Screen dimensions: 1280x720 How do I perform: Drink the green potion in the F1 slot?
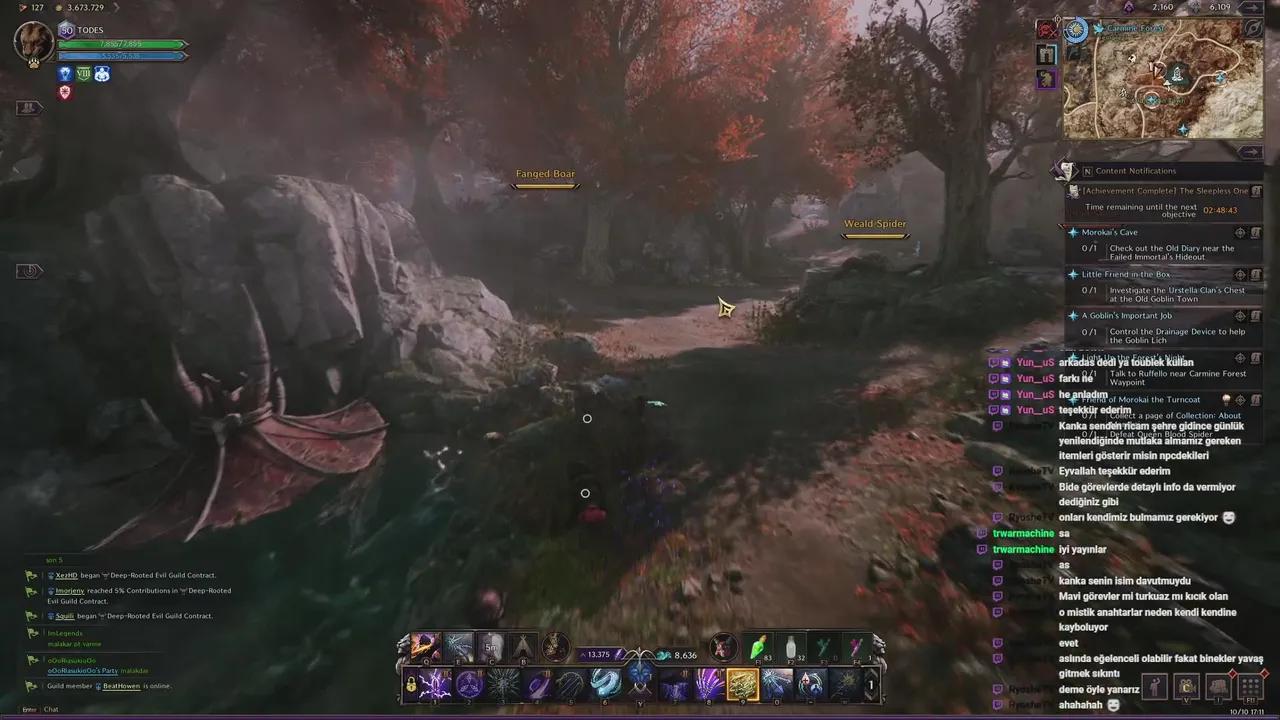(757, 647)
